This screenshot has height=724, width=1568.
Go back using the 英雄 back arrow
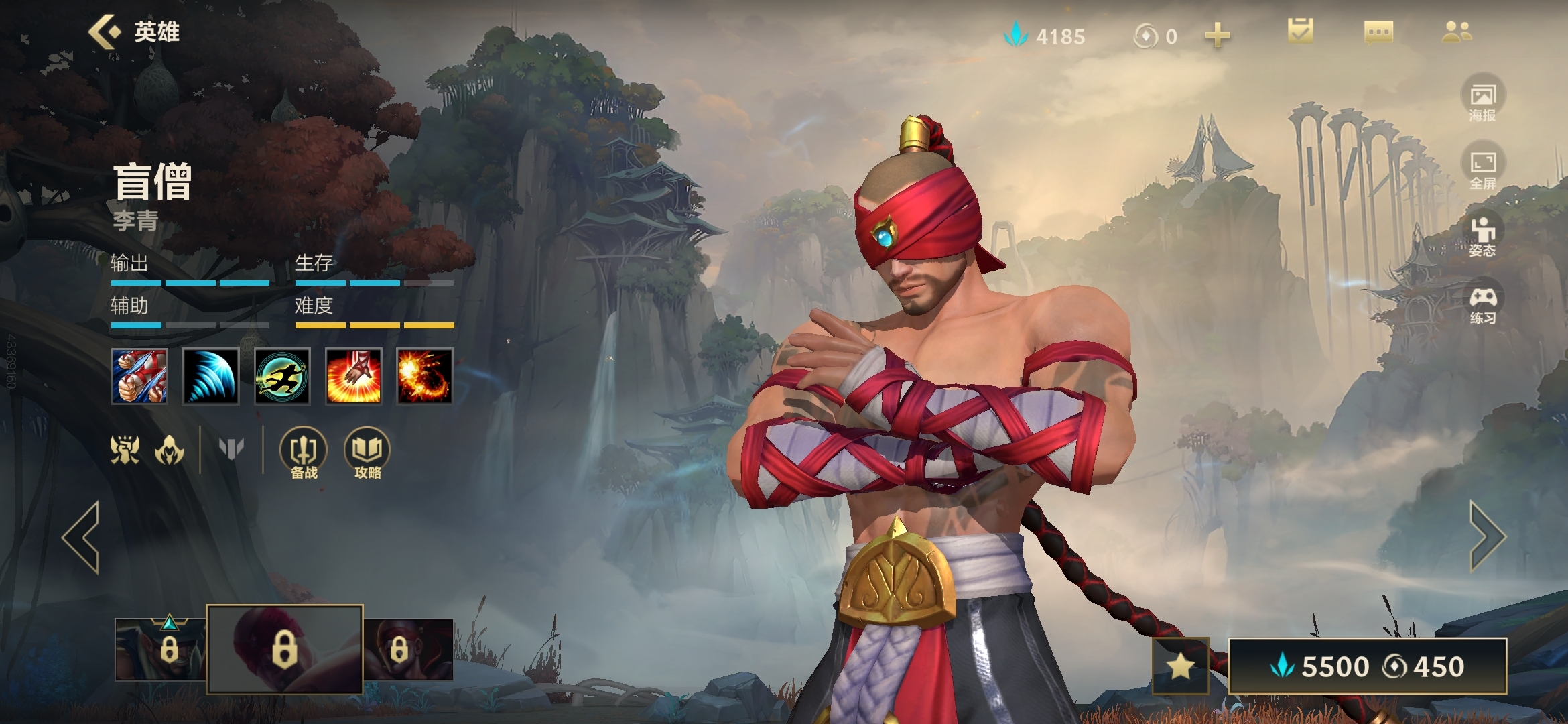(105, 32)
